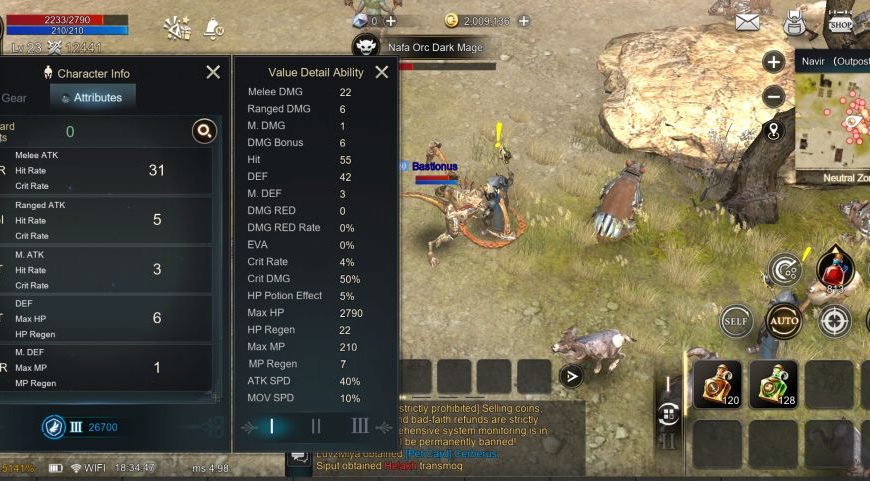Select the SELF target button

click(x=736, y=321)
